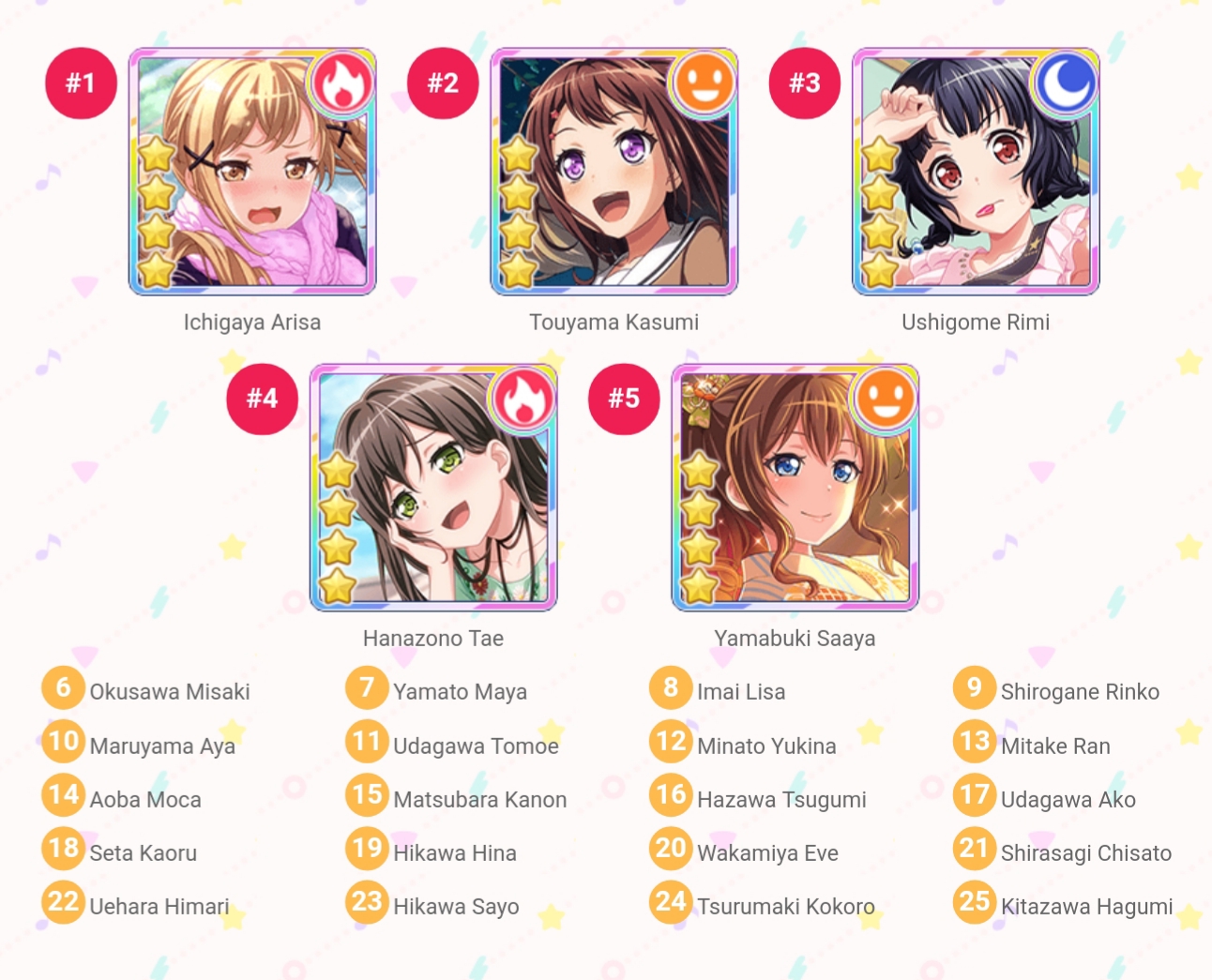Select Tsurumaki Kokoro from the ranking
This screenshot has width=1212, height=980.
[785, 907]
